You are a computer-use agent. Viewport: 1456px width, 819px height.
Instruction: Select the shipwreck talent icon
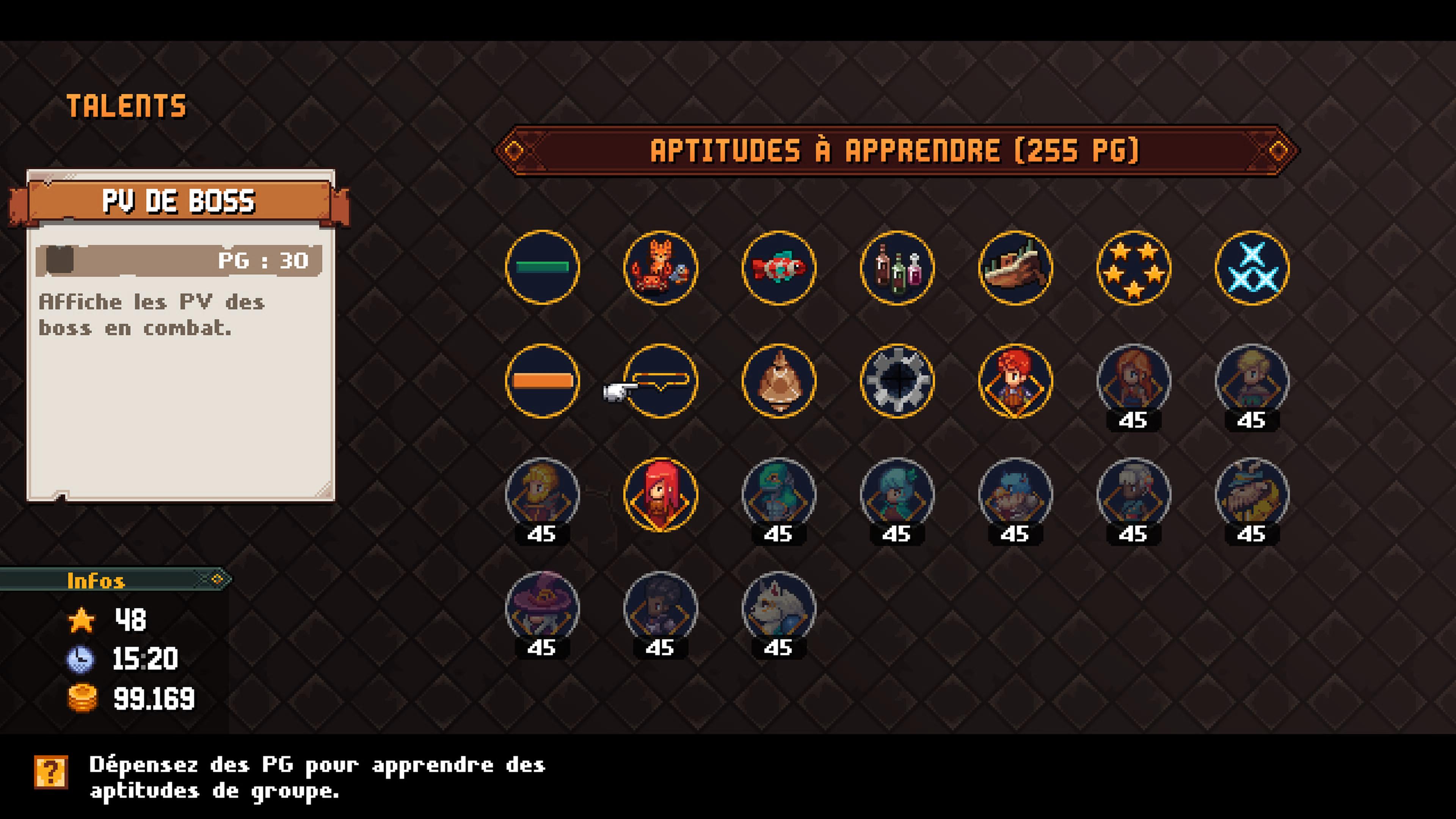[1015, 267]
